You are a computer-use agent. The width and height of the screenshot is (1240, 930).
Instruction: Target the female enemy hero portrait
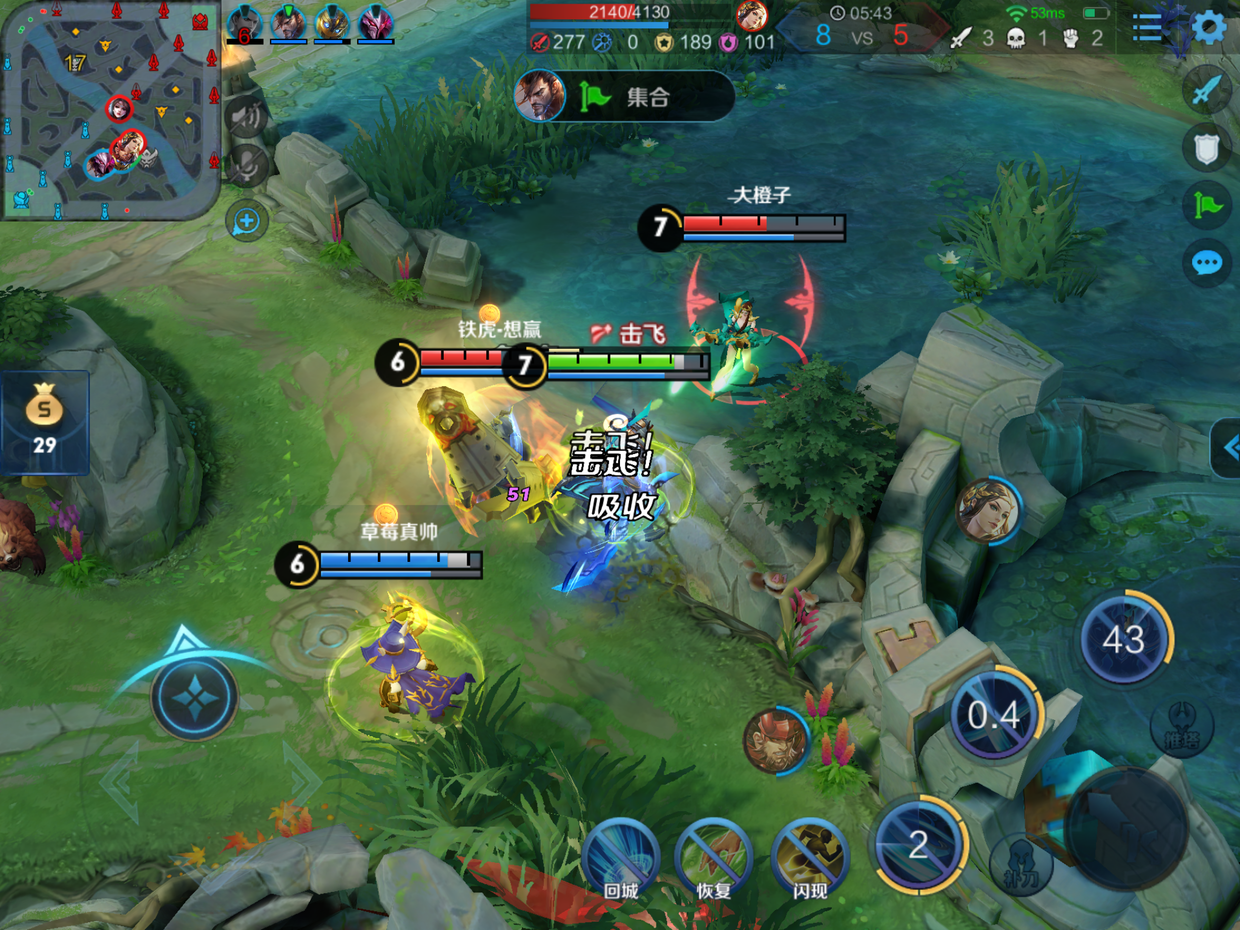(988, 511)
